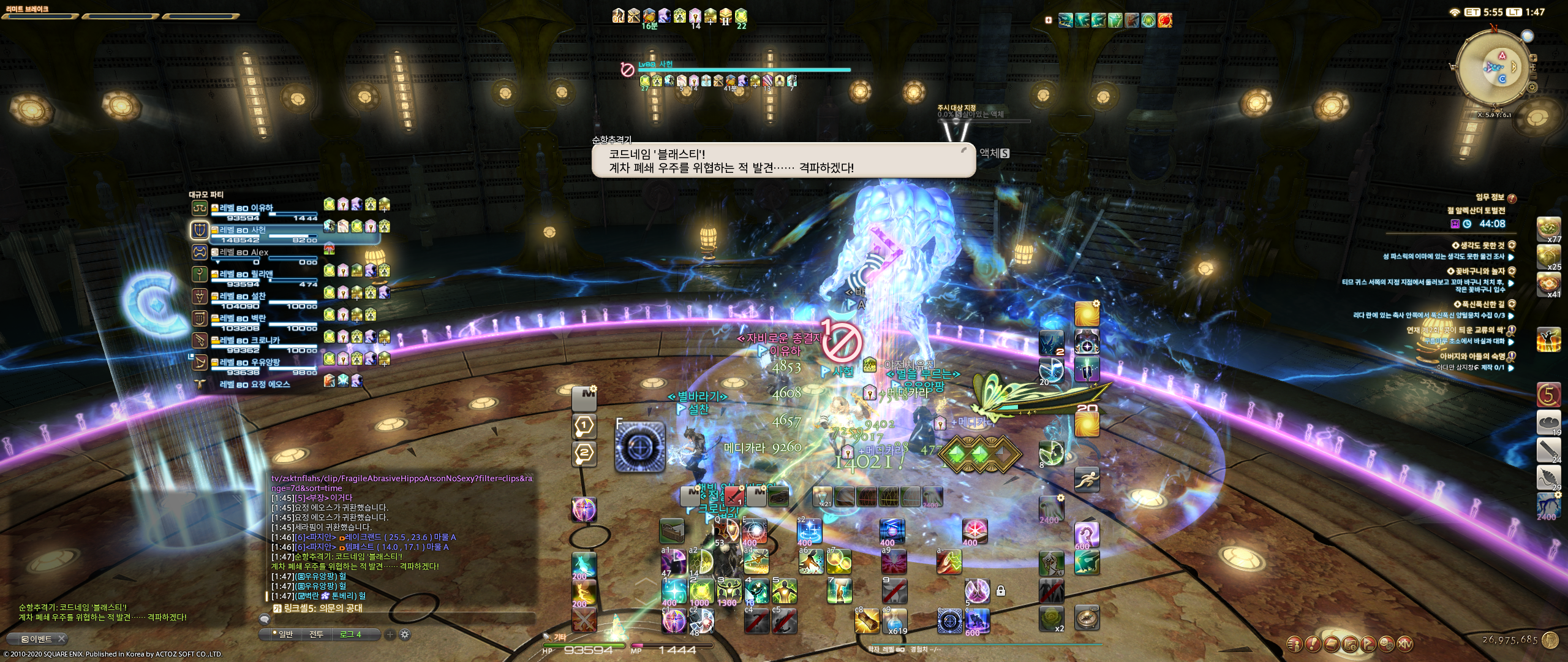The width and height of the screenshot is (1568, 662).
Task: Open the circular minimap
Action: (x=1494, y=67)
